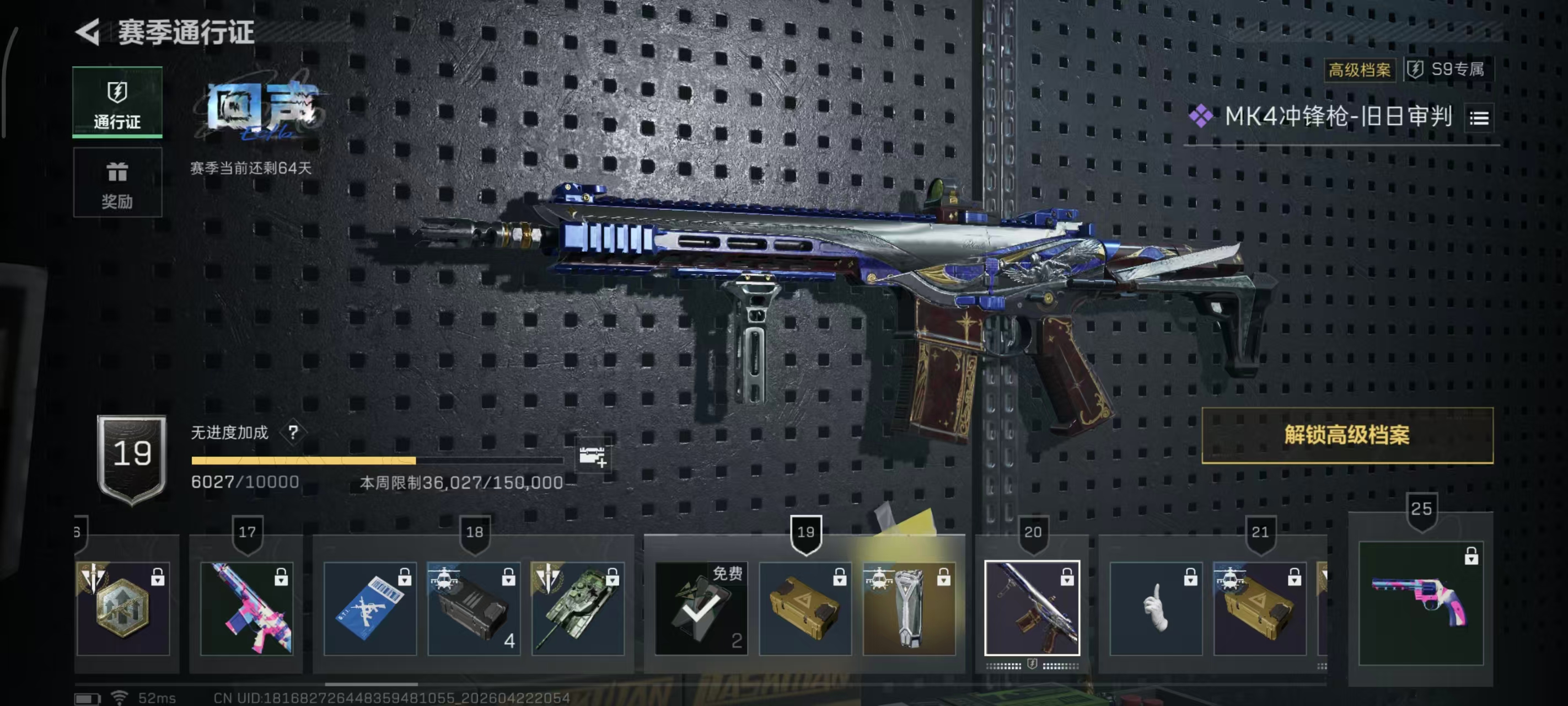Viewport: 1568px width, 706px height.
Task: Unlock the premium pass with 解锁高级档案
Action: pos(1346,435)
